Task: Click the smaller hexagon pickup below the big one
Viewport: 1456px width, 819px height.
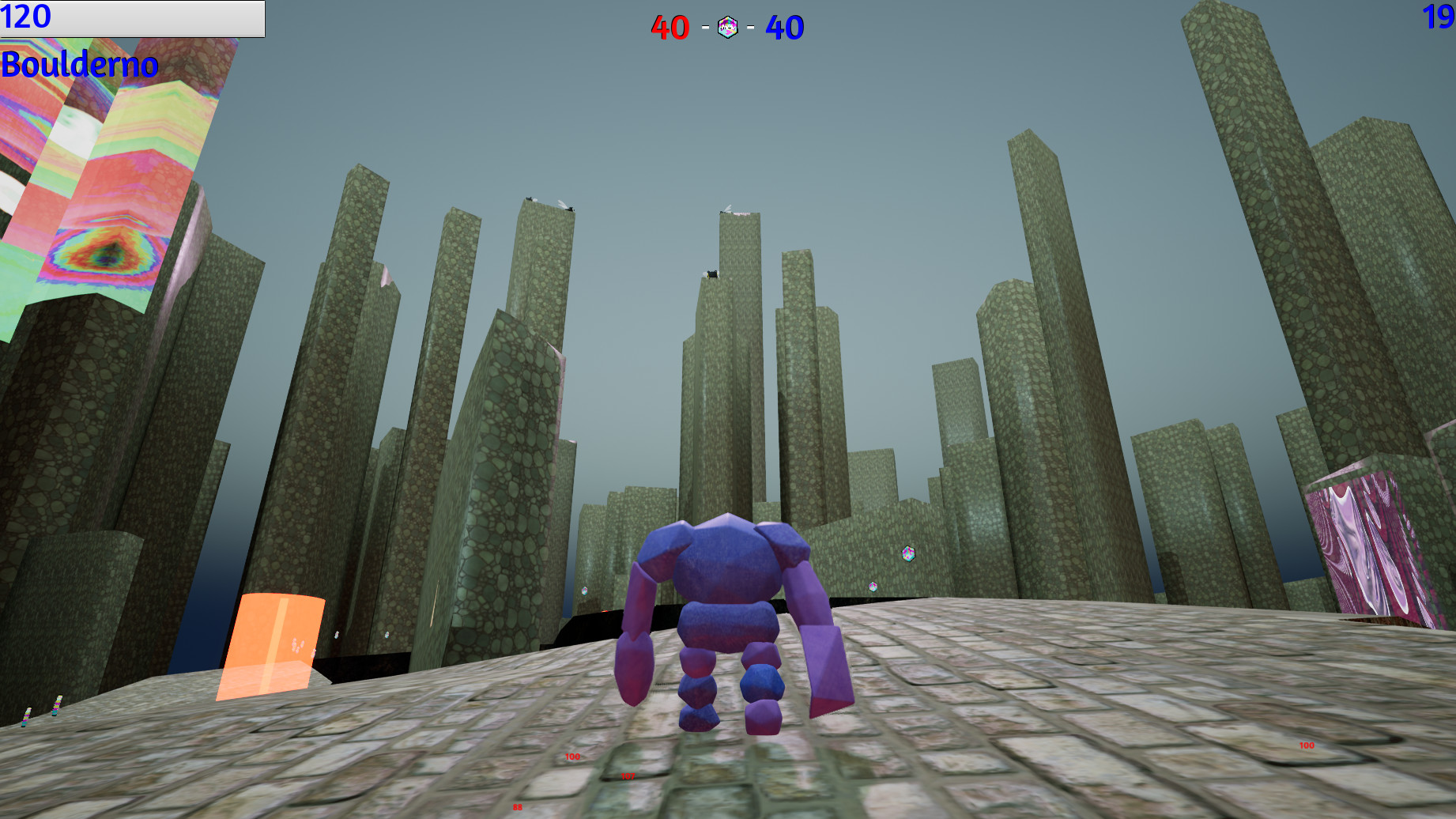Action: (x=873, y=587)
